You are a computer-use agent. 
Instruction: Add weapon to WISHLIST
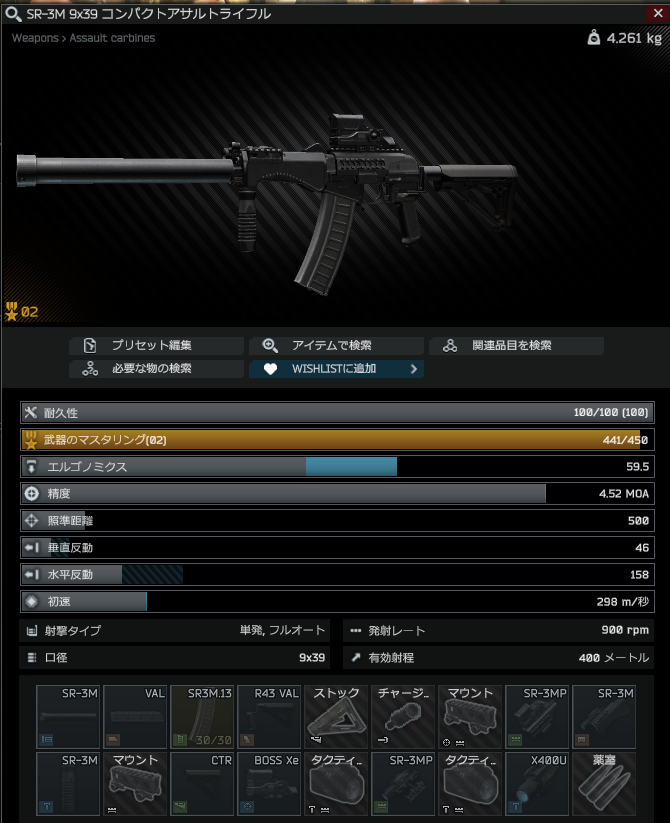point(336,369)
